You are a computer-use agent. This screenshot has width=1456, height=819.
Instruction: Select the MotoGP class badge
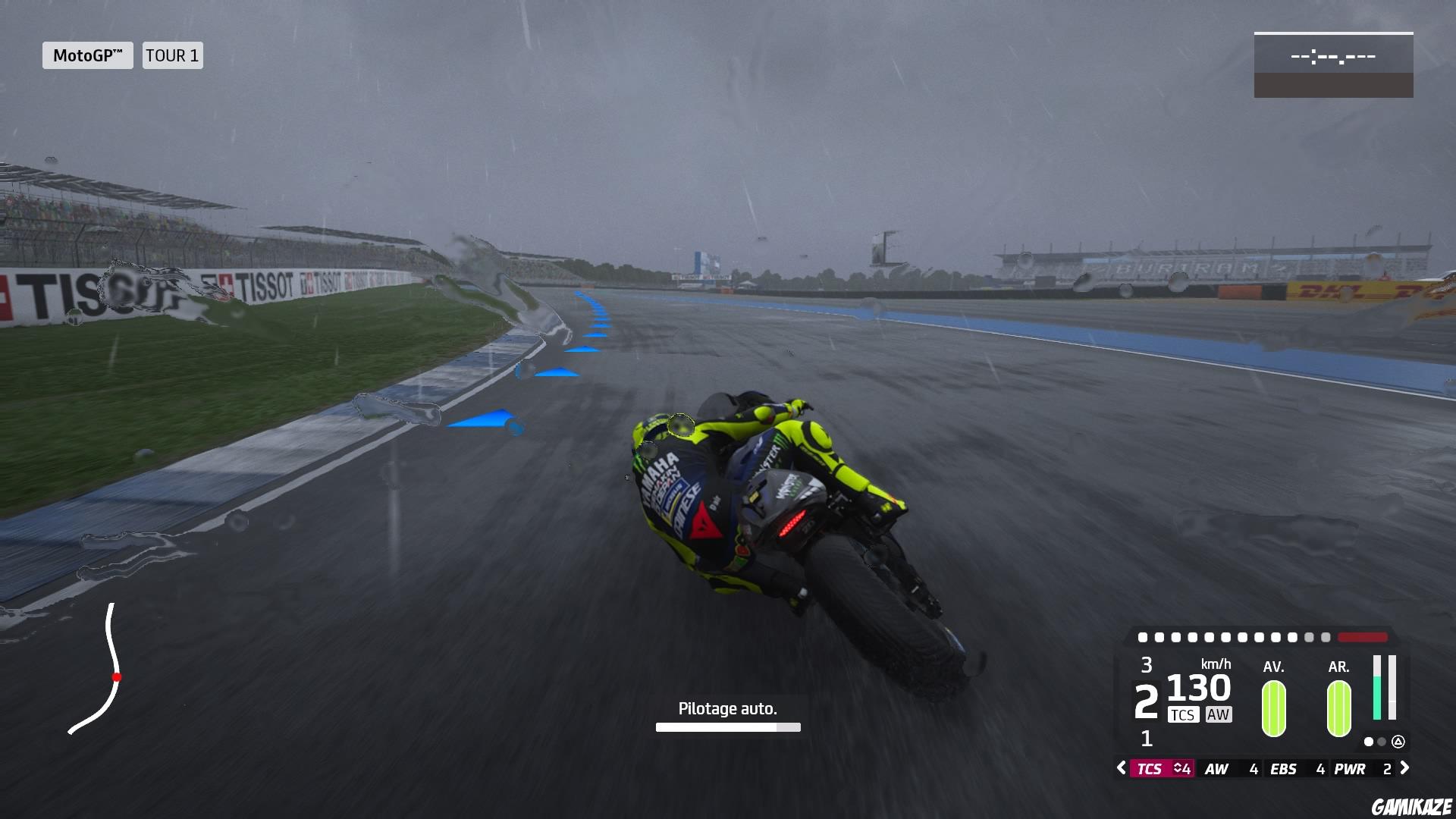tap(86, 55)
